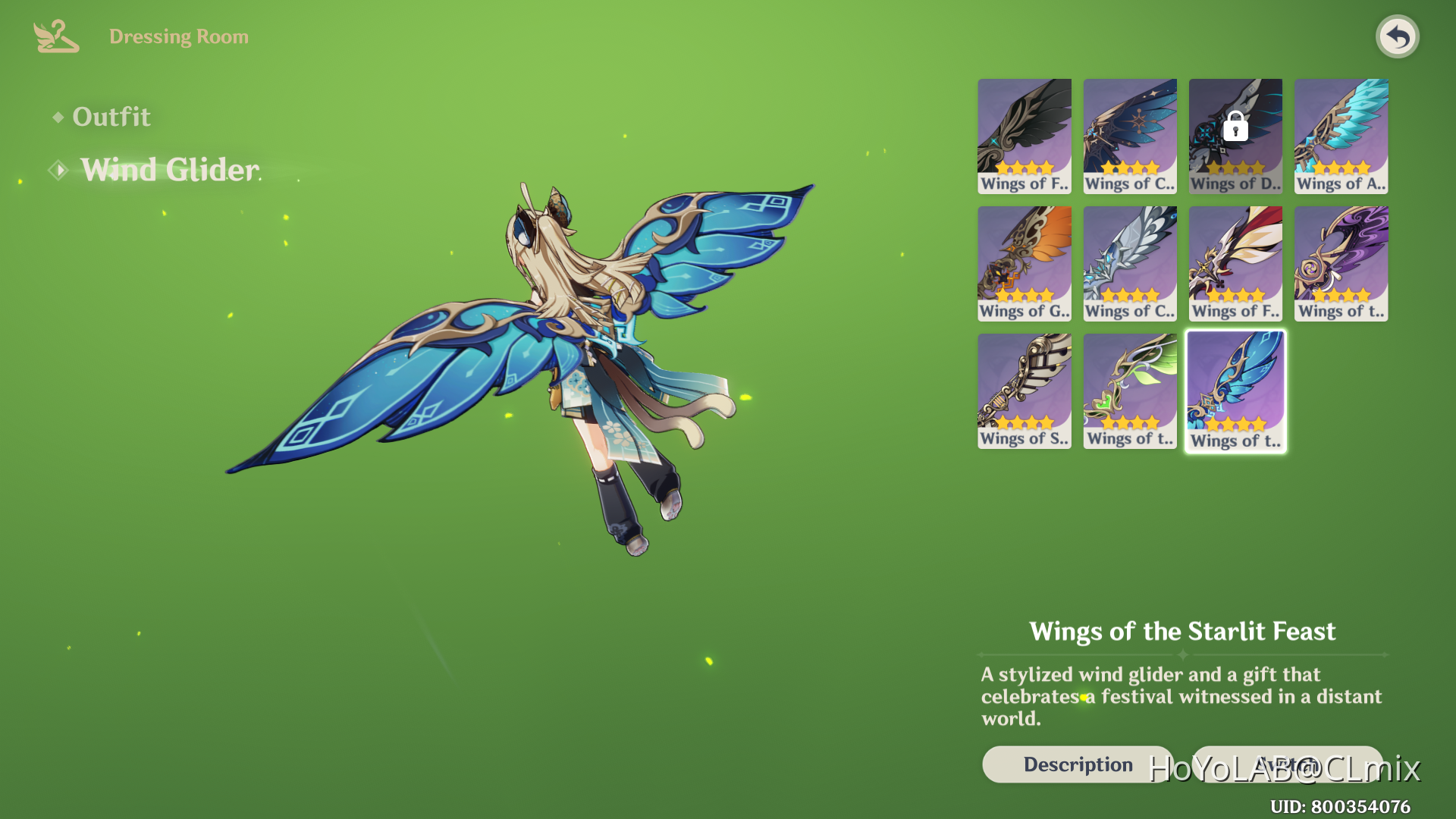Click the Dressing Room hanger icon

click(55, 35)
